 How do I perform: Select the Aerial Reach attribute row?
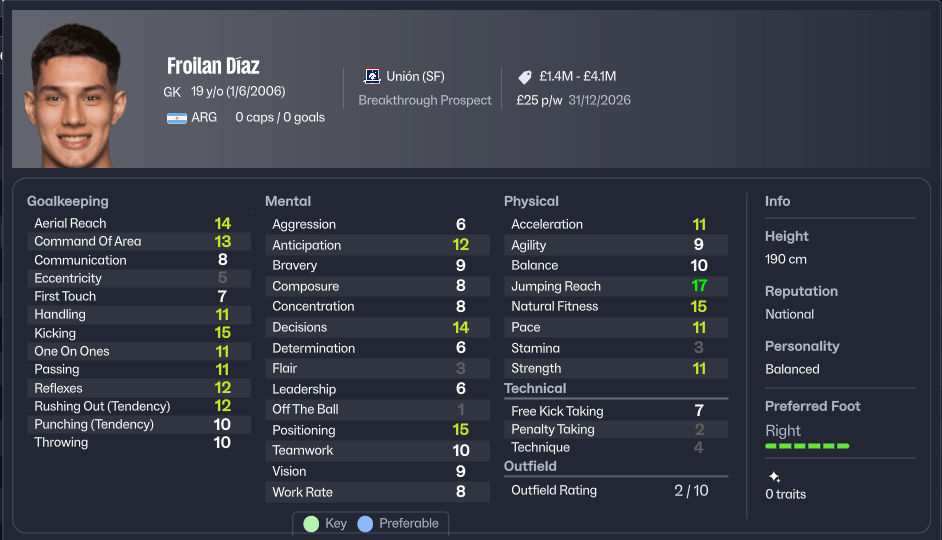[x=133, y=223]
